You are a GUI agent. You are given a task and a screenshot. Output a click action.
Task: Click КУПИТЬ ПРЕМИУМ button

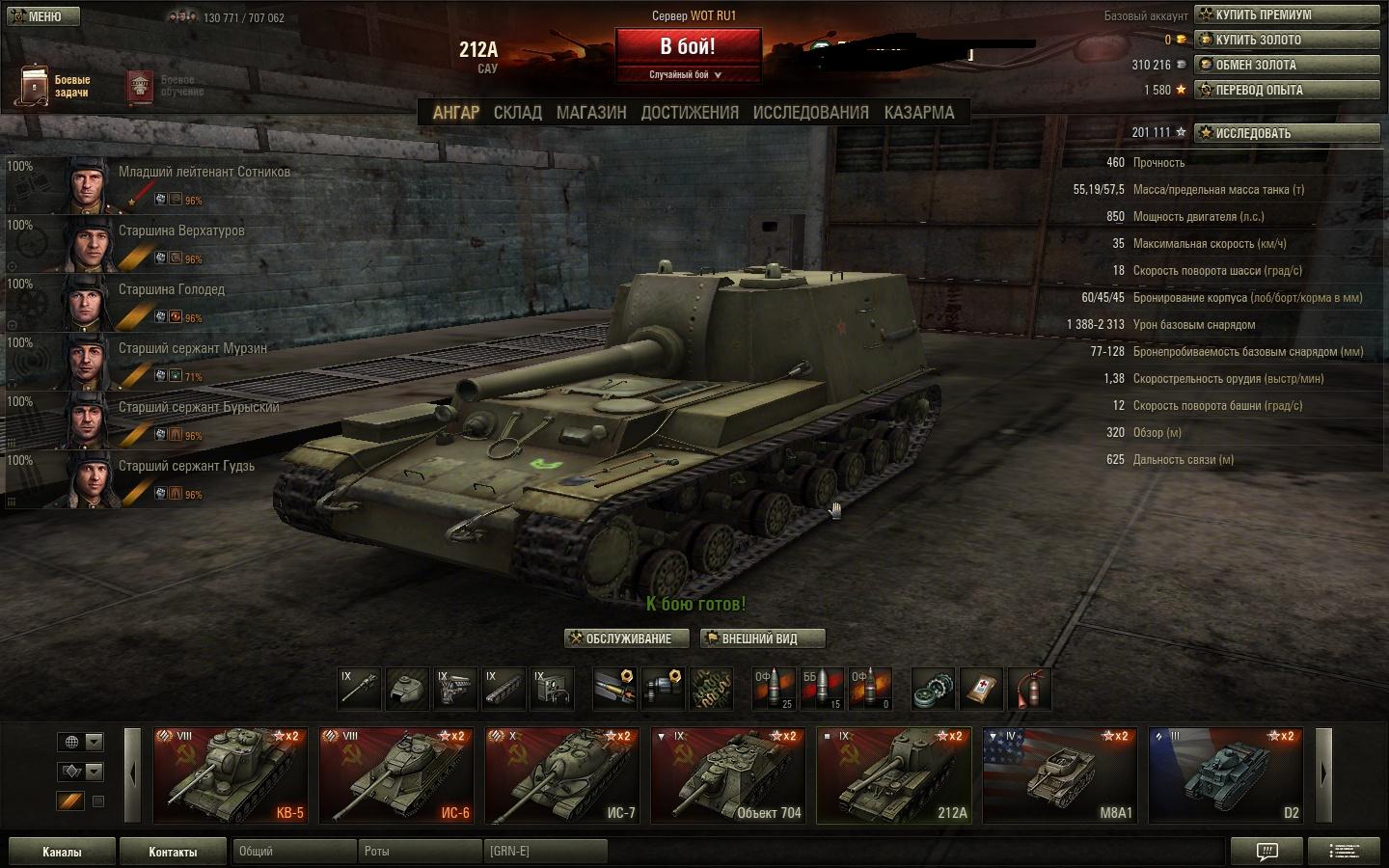1287,14
